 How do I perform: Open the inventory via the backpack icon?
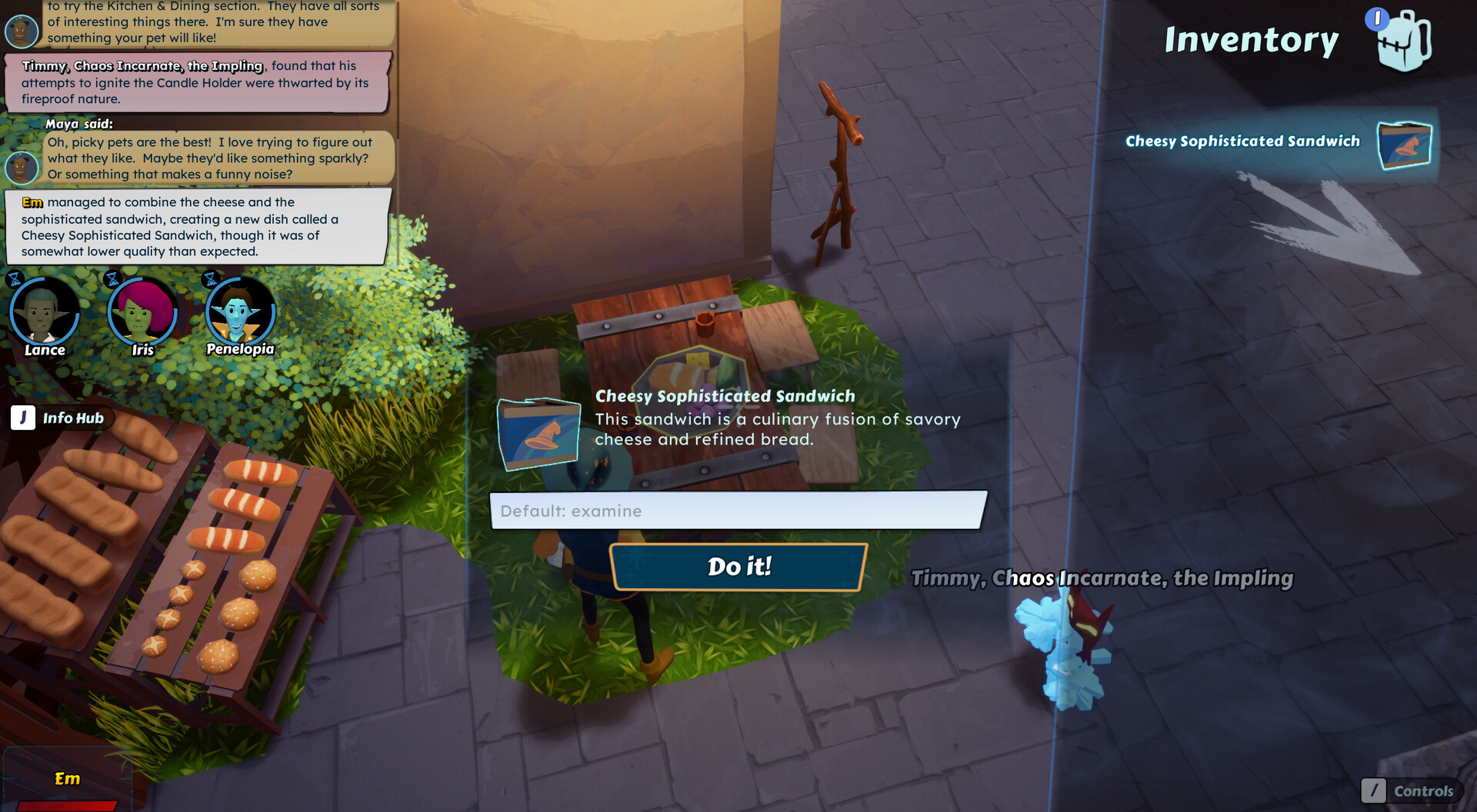tap(1405, 40)
